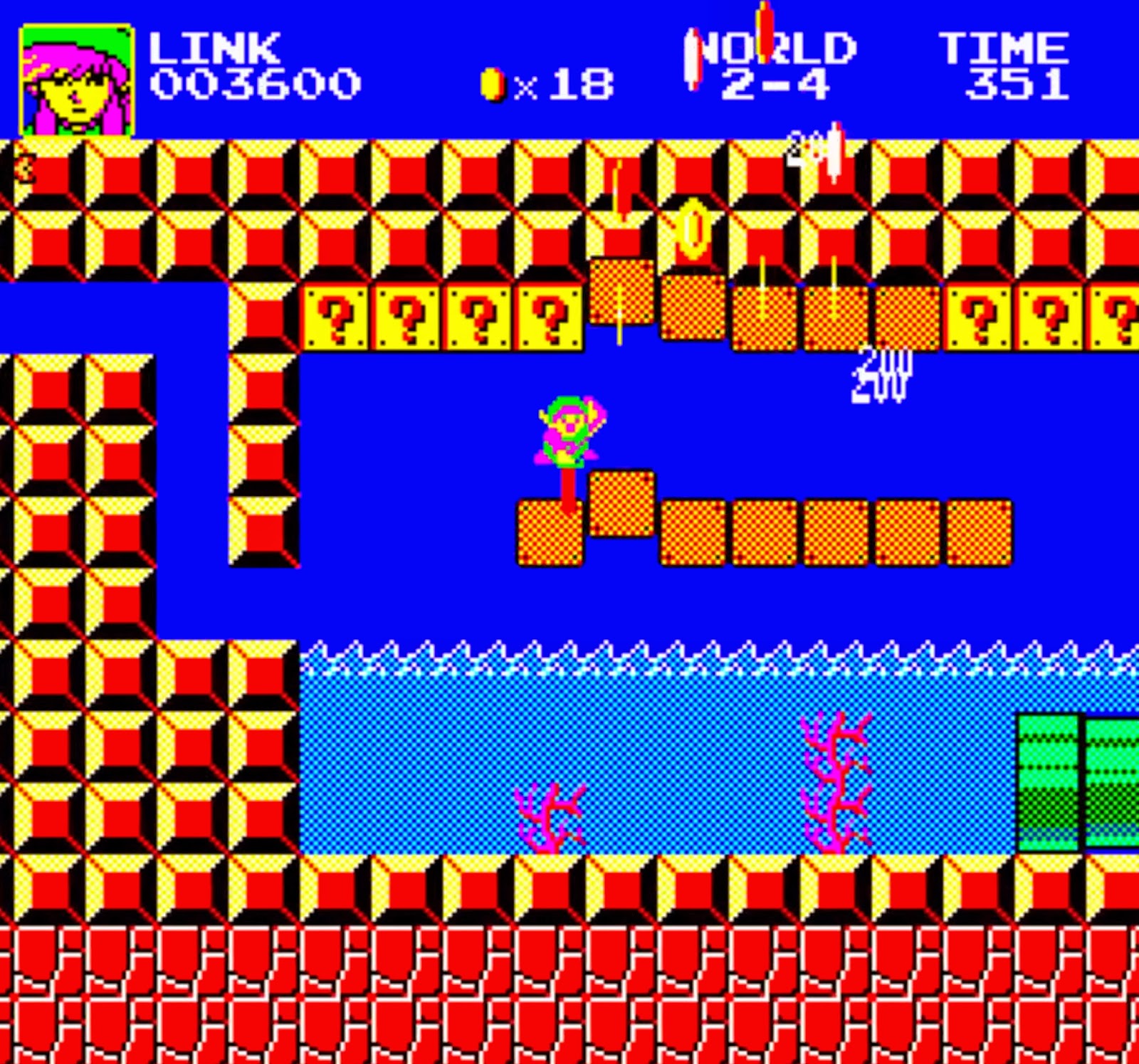The height and width of the screenshot is (1064, 1139).
Task: Click the Link character sprite
Action: [569, 431]
